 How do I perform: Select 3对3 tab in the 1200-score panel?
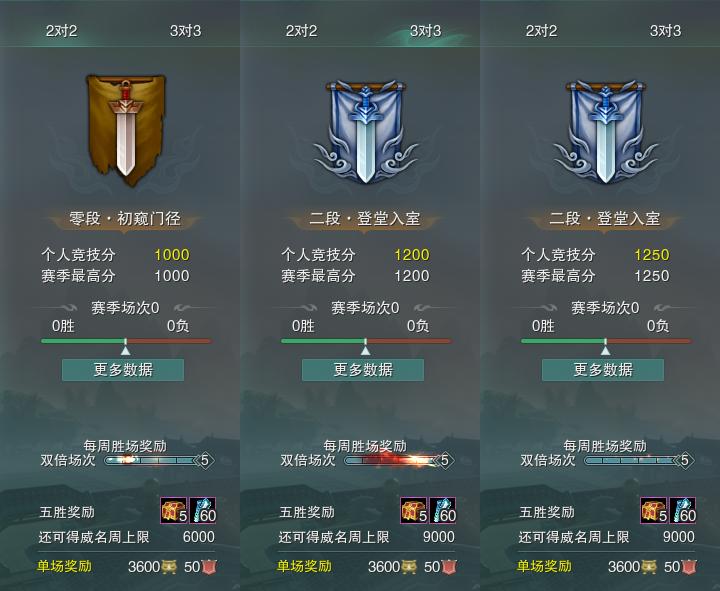(x=425, y=30)
